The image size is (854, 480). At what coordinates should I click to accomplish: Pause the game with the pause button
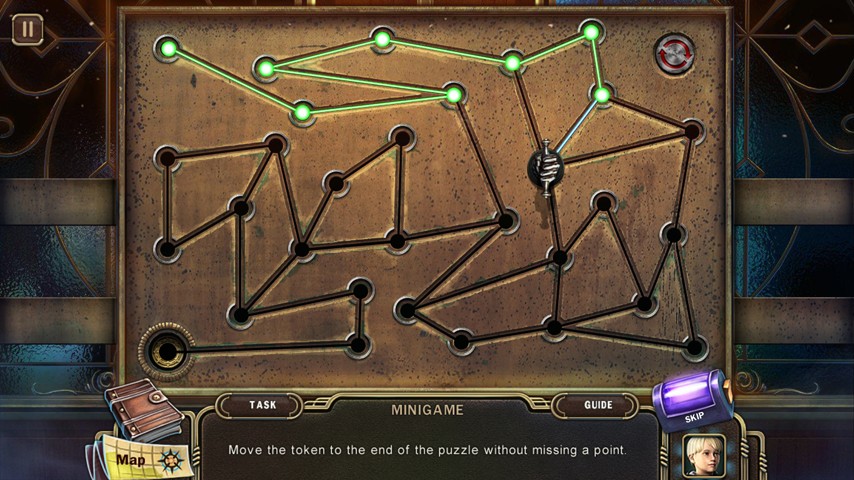pyautogui.click(x=27, y=29)
